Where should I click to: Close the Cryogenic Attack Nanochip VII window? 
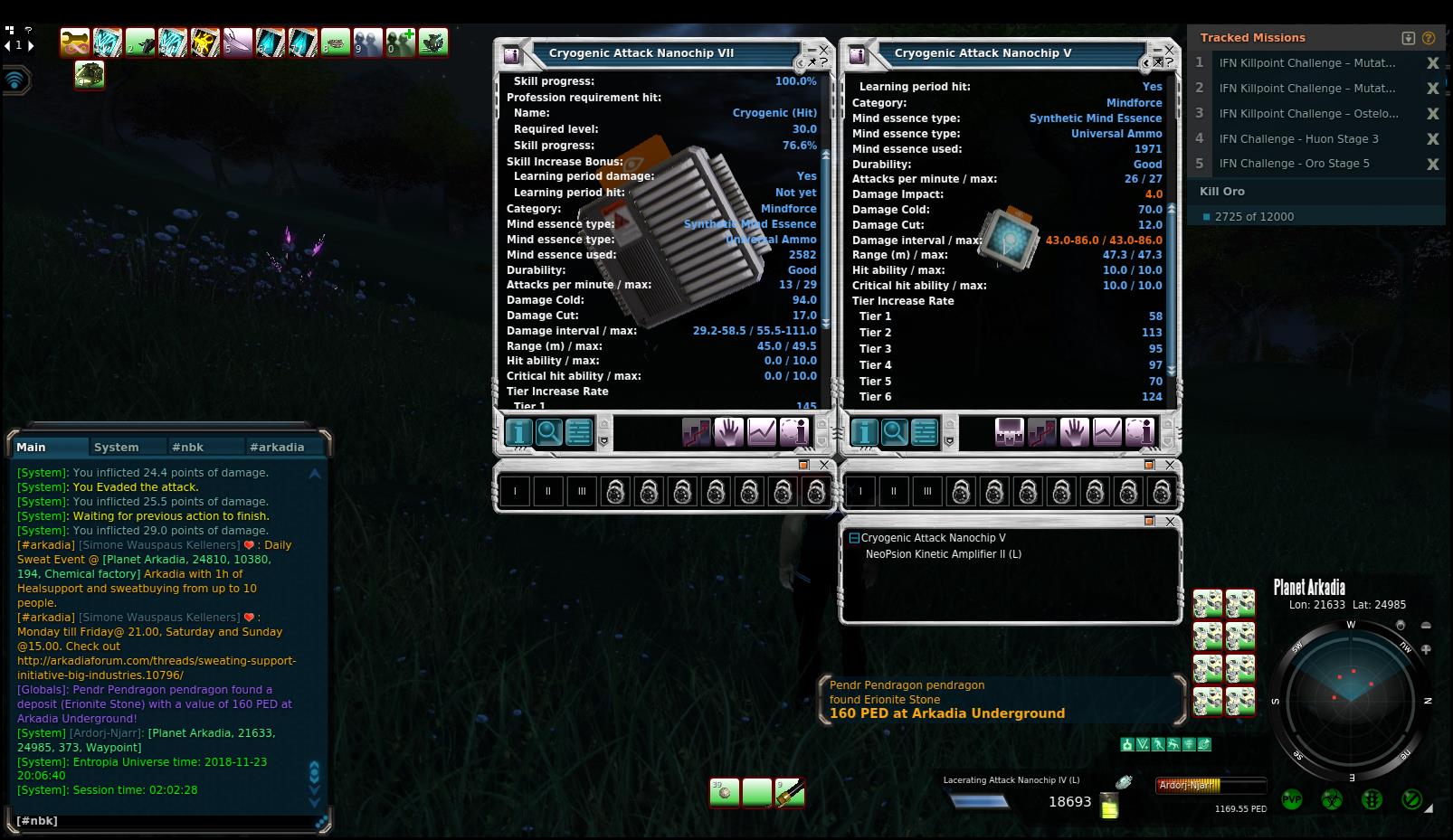point(823,49)
